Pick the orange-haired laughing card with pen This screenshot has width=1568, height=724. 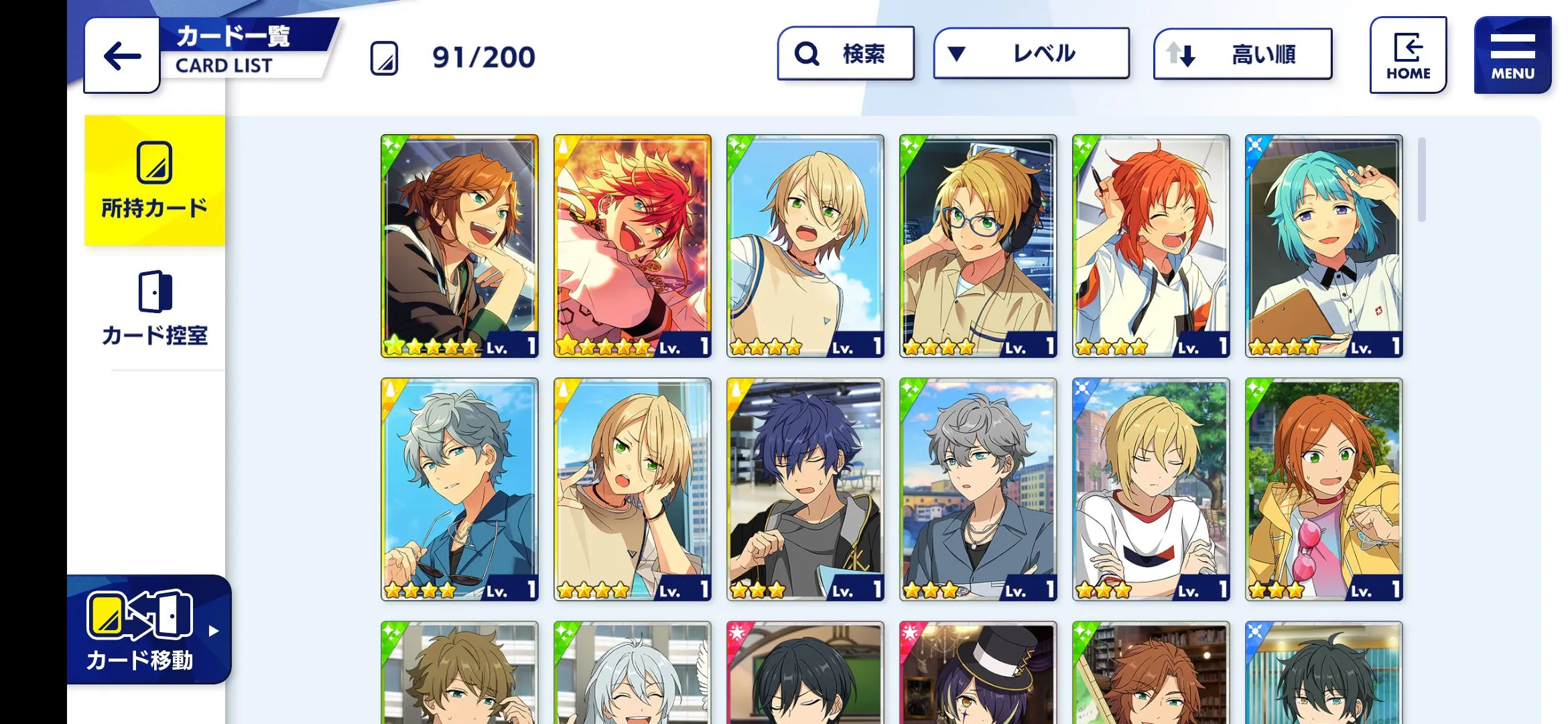point(1151,246)
